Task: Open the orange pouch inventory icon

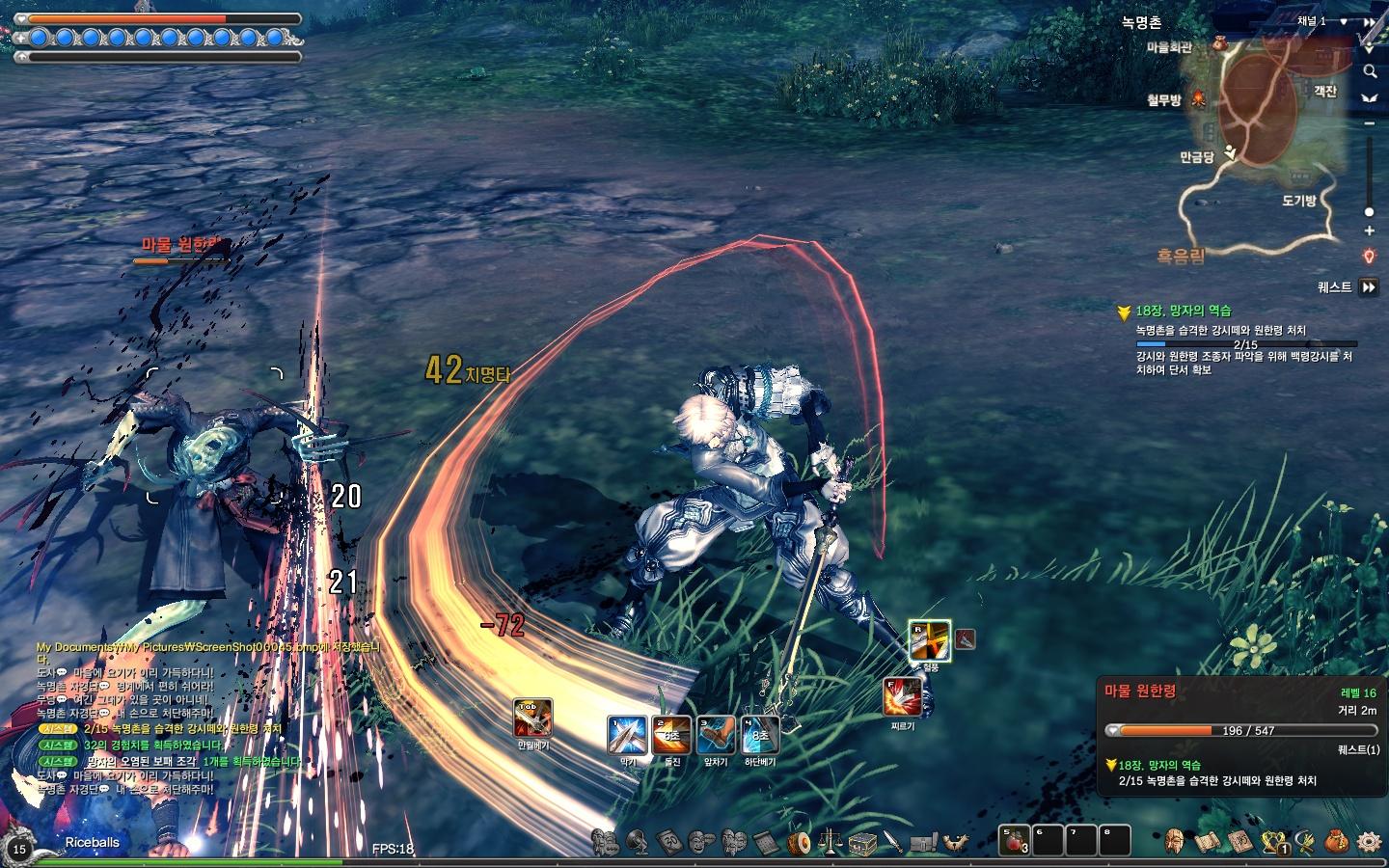Action: pyautogui.click(x=1337, y=842)
